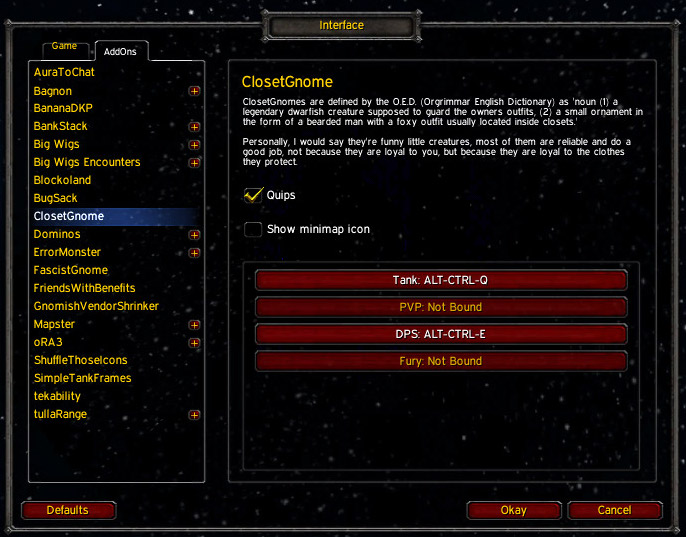Confirm with the Okay button
The width and height of the screenshot is (686, 537).
pos(513,510)
